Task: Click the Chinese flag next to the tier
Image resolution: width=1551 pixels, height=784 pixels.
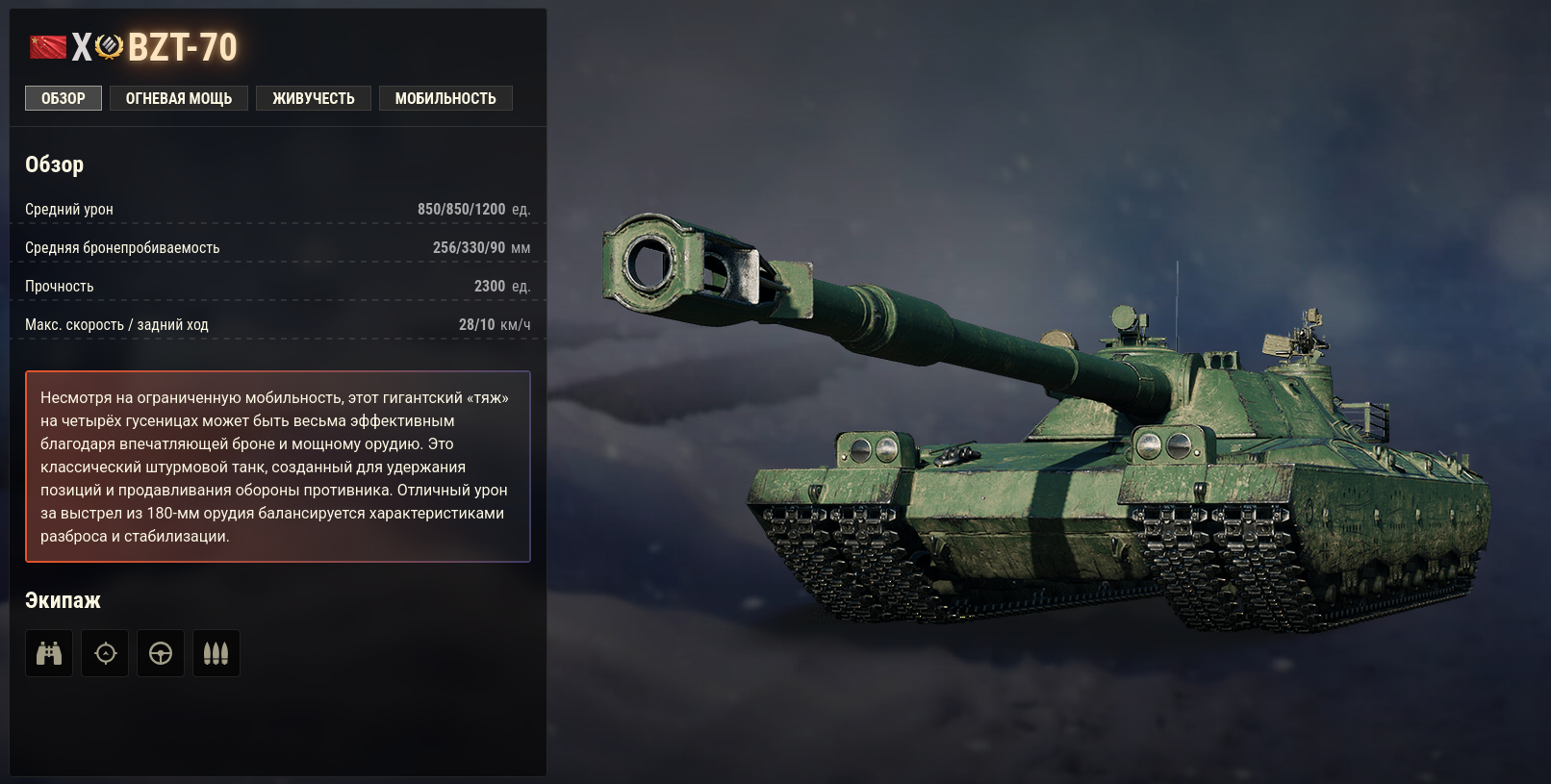Action: 49,46
